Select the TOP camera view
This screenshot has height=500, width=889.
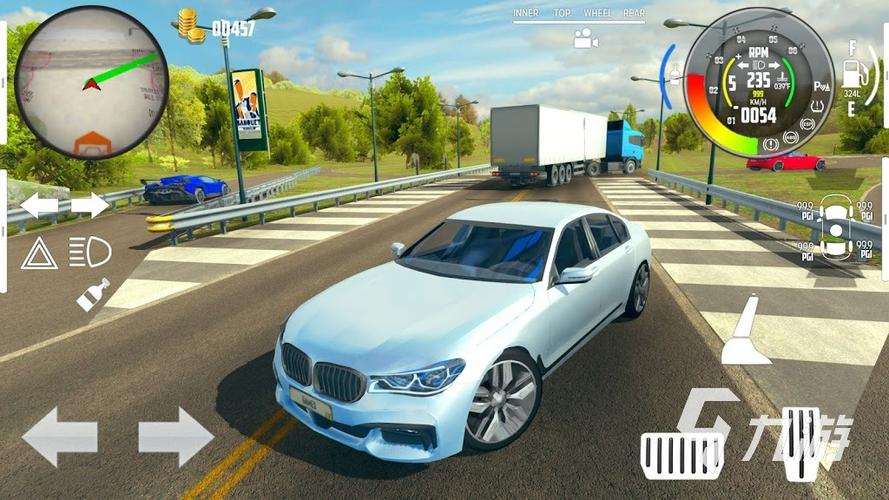(562, 14)
